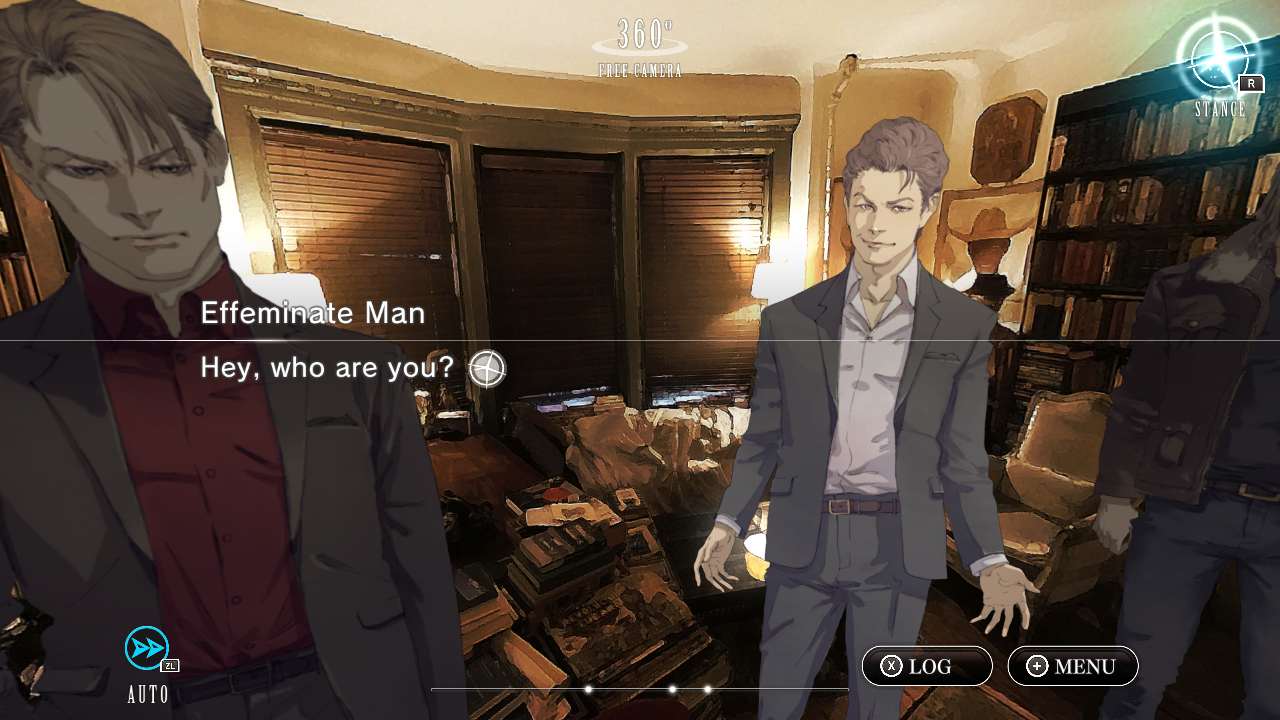Click the first dot on the progress bar
The width and height of the screenshot is (1280, 720).
coord(589,689)
